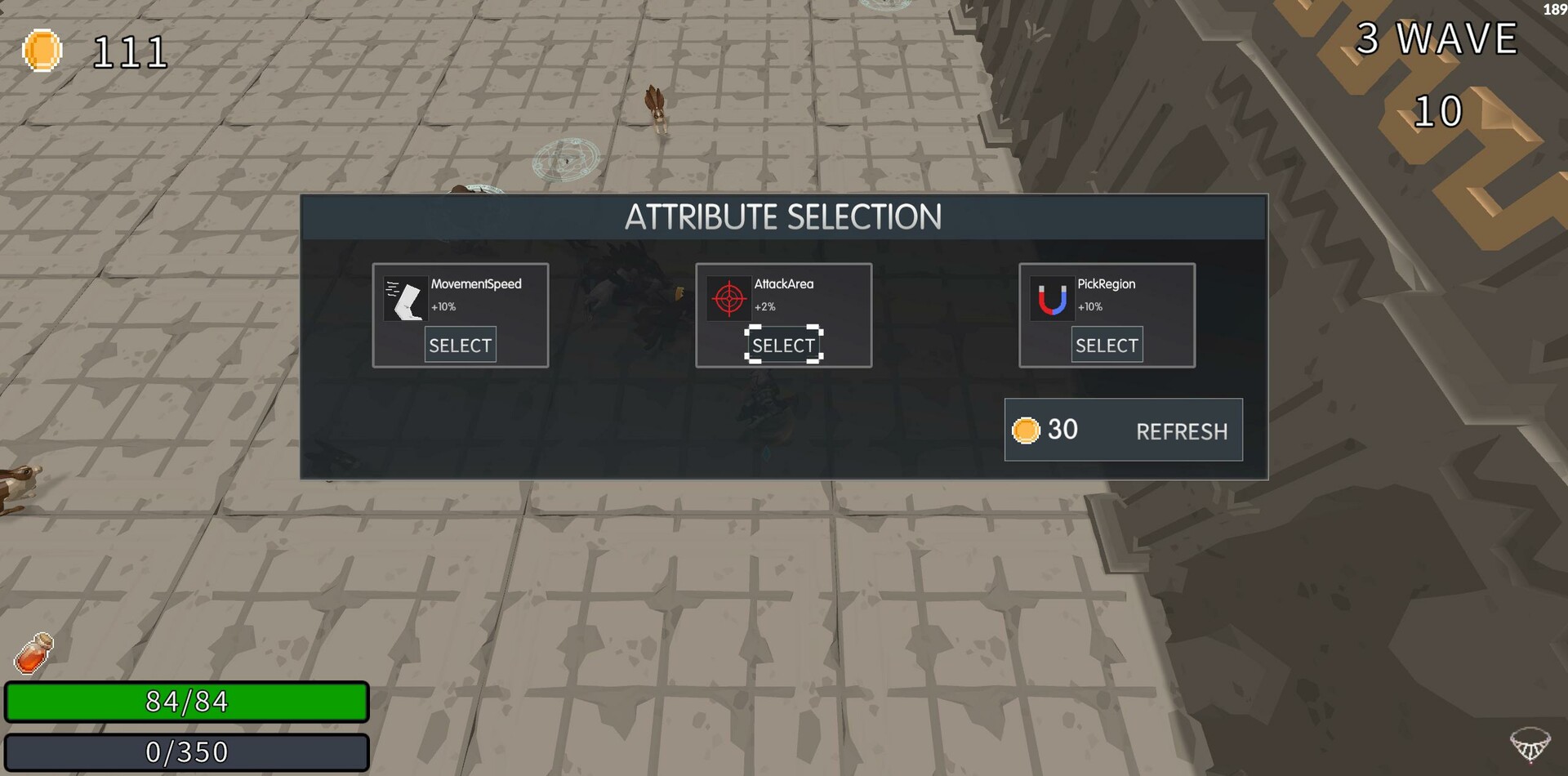Open the Attribute Selection title bar
1568x776 pixels.
pos(783,217)
